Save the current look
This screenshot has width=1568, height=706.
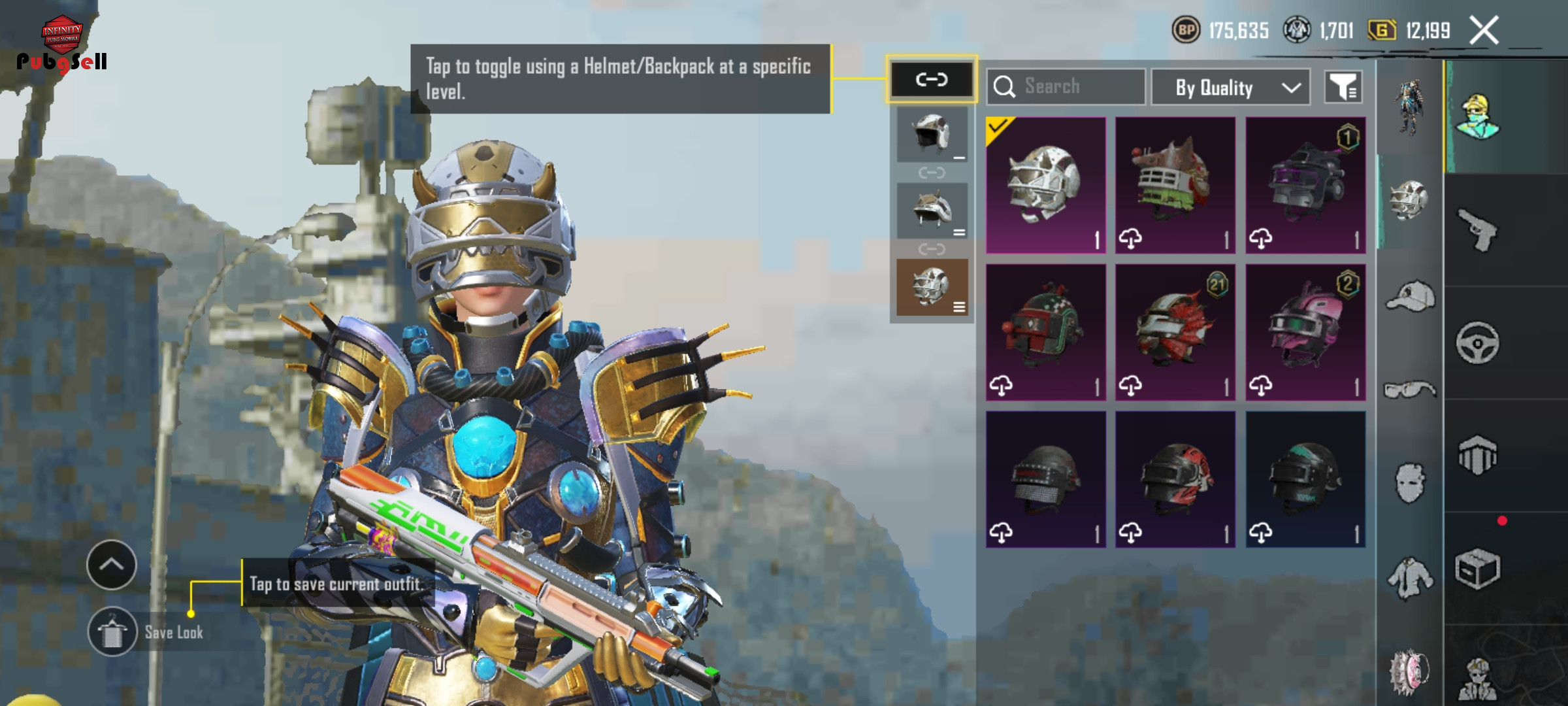112,632
